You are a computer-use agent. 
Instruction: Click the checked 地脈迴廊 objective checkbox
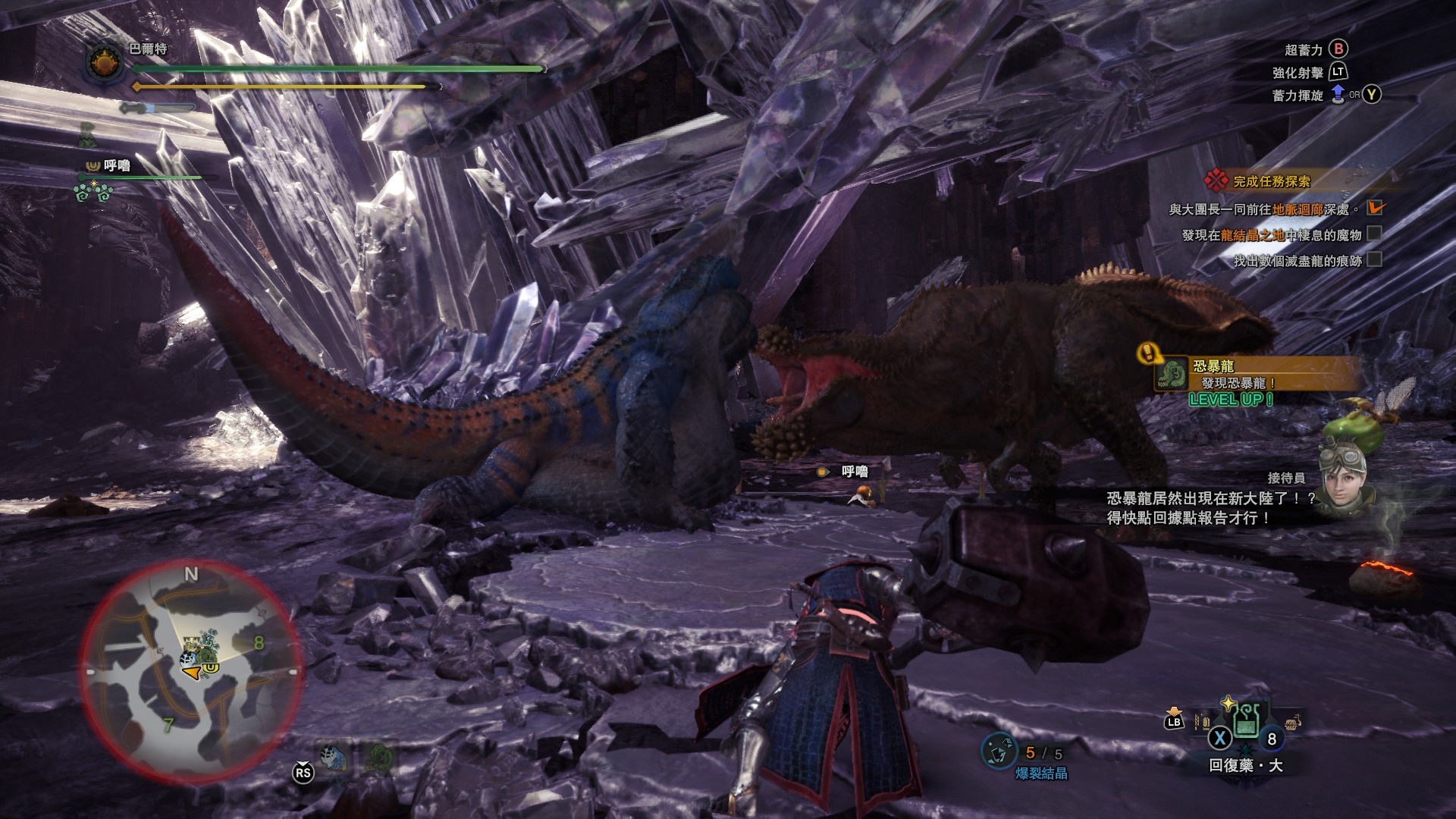click(1374, 208)
